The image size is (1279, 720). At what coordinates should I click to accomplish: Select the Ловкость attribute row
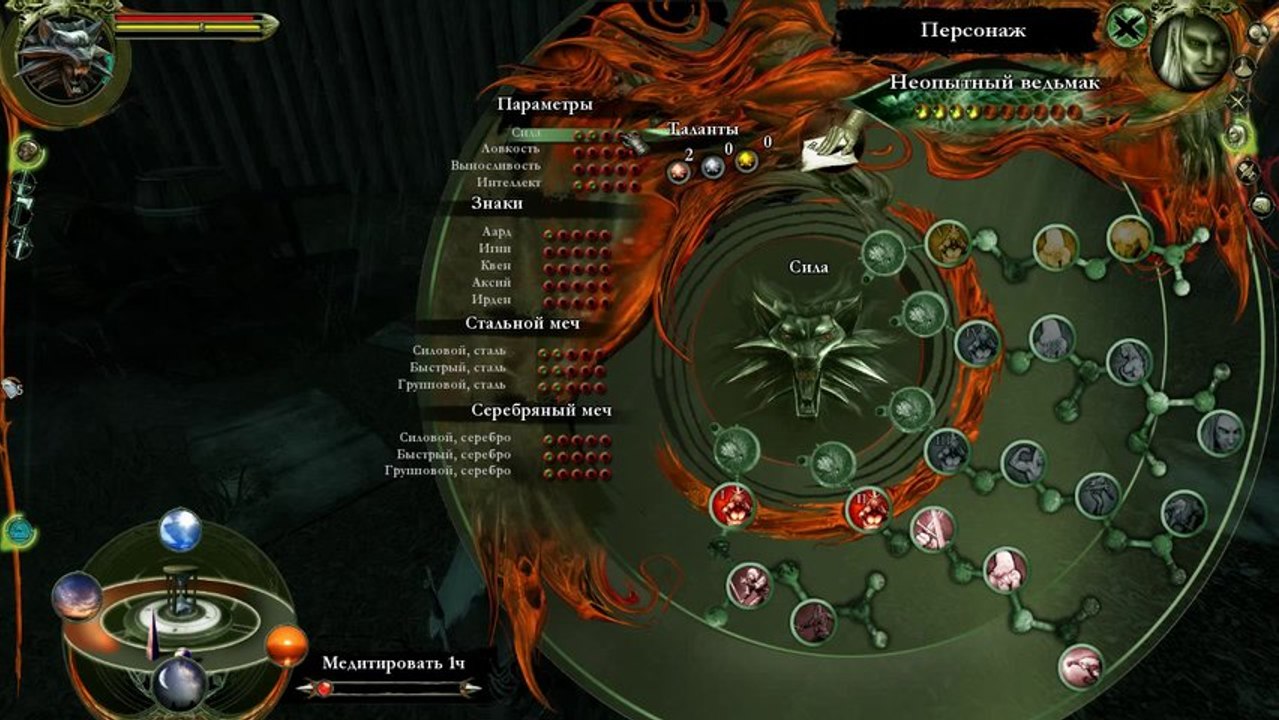[x=511, y=149]
